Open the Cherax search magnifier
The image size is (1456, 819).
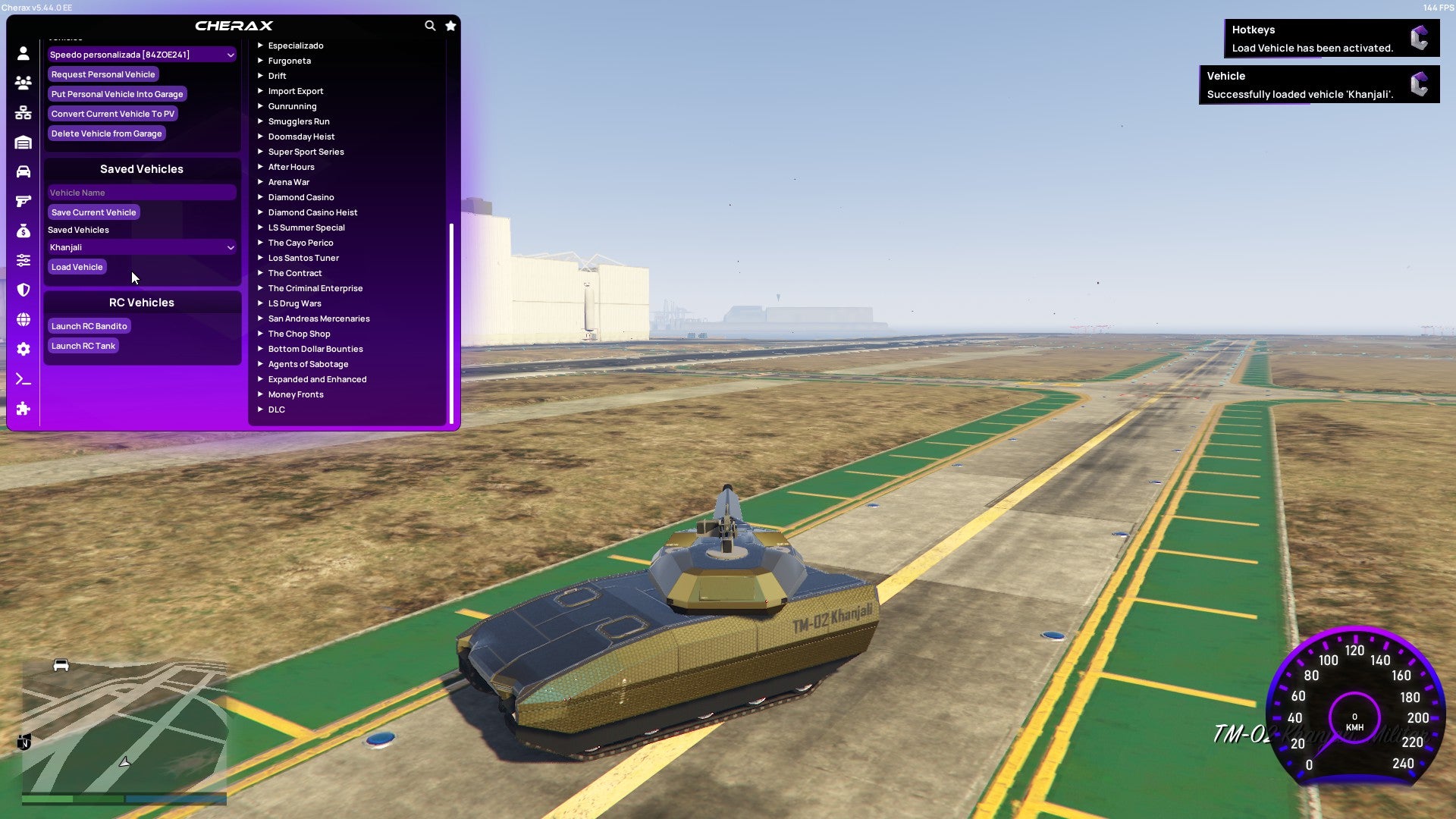[430, 25]
